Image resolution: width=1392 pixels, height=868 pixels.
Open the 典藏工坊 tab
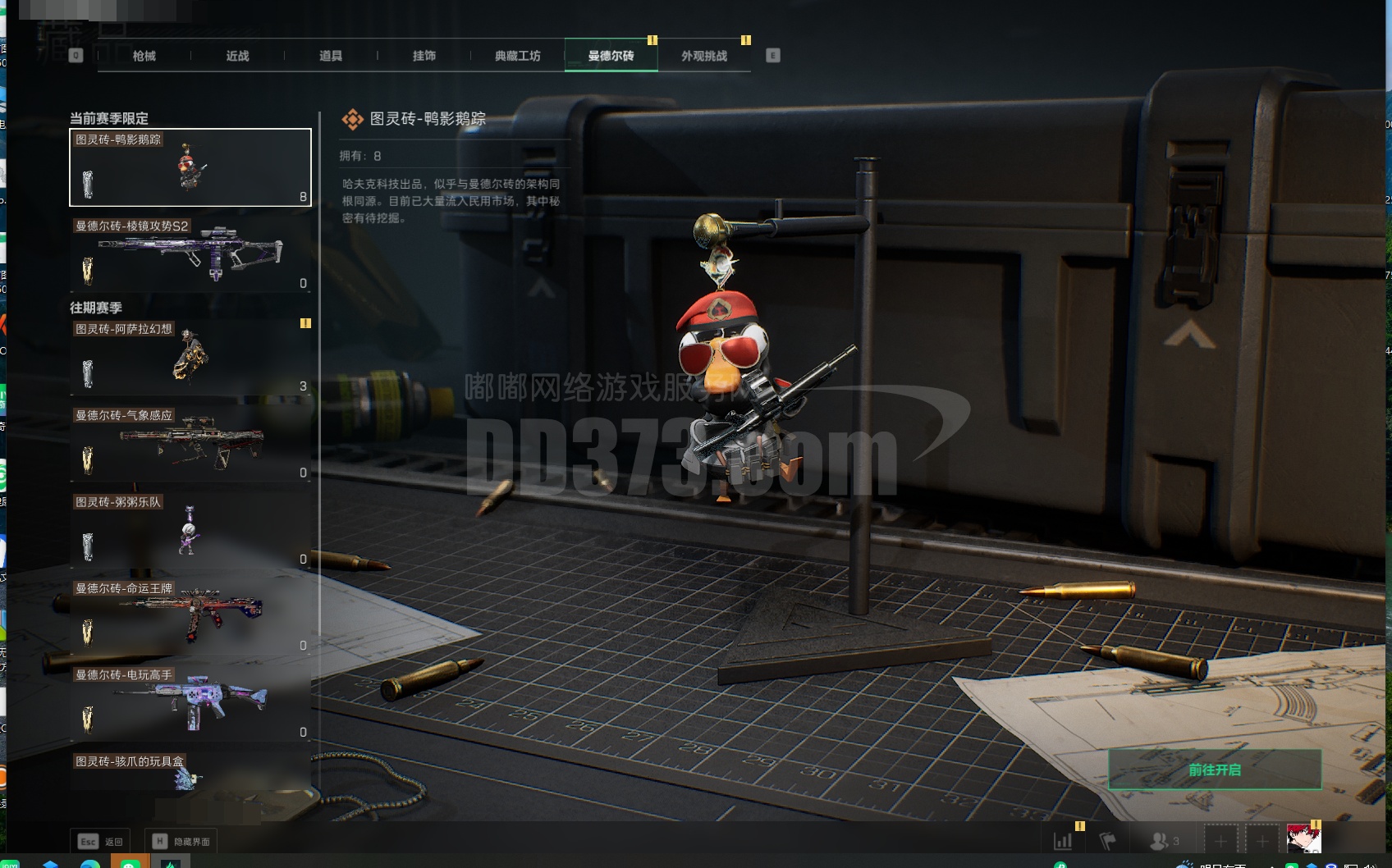coord(517,56)
